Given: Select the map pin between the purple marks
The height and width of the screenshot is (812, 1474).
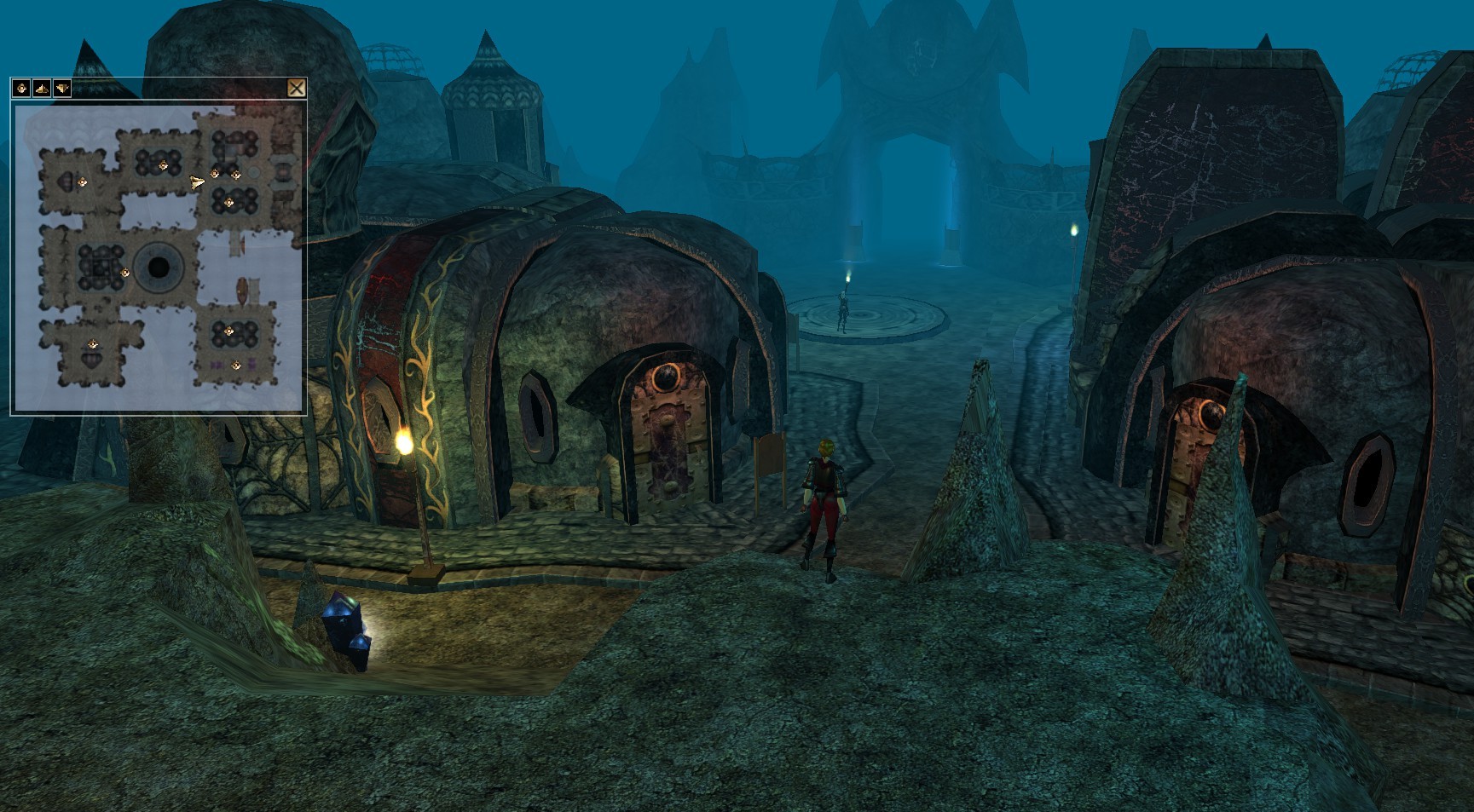Looking at the screenshot, I should tap(236, 366).
